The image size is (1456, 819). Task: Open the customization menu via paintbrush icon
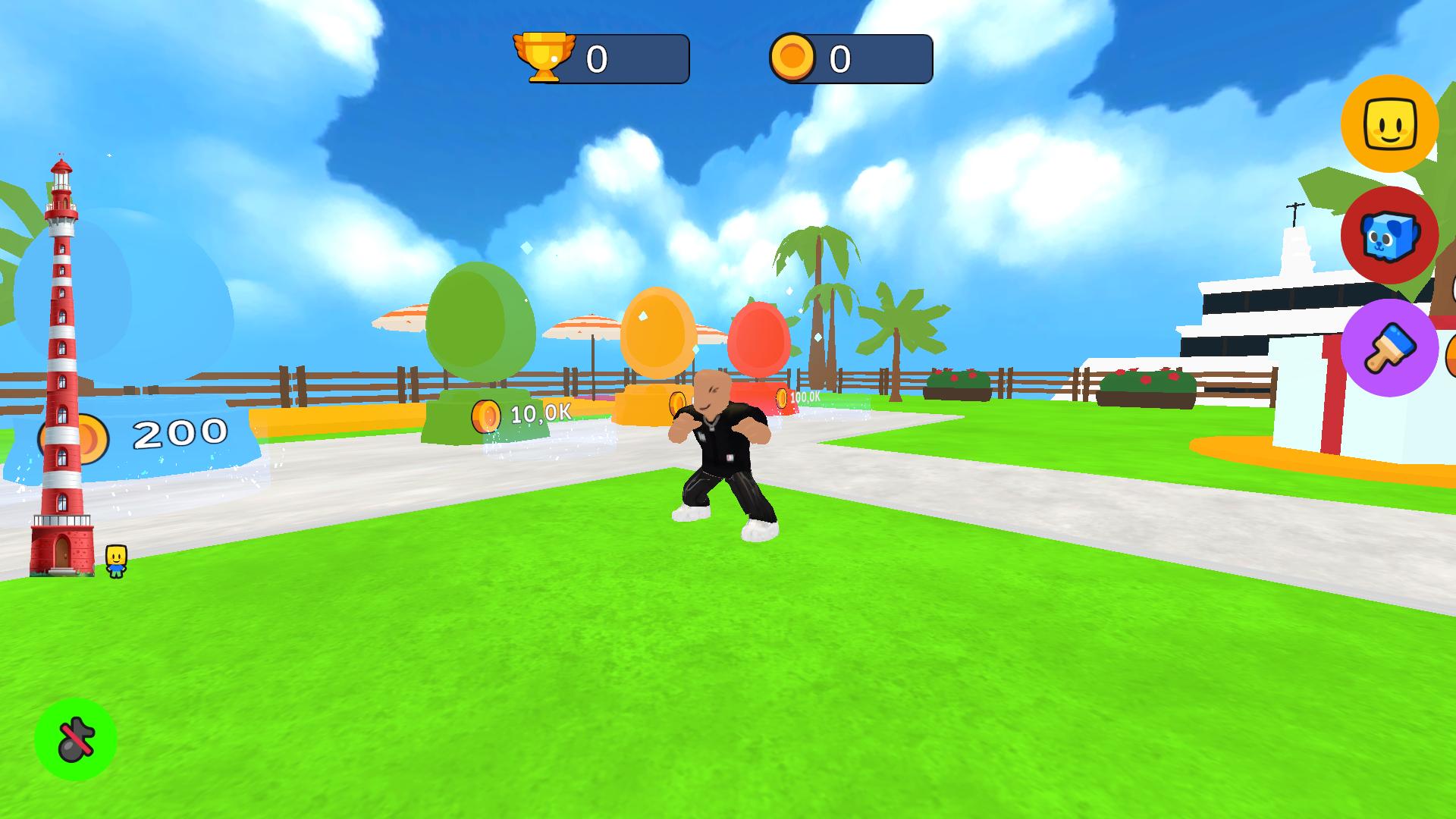(x=1389, y=347)
